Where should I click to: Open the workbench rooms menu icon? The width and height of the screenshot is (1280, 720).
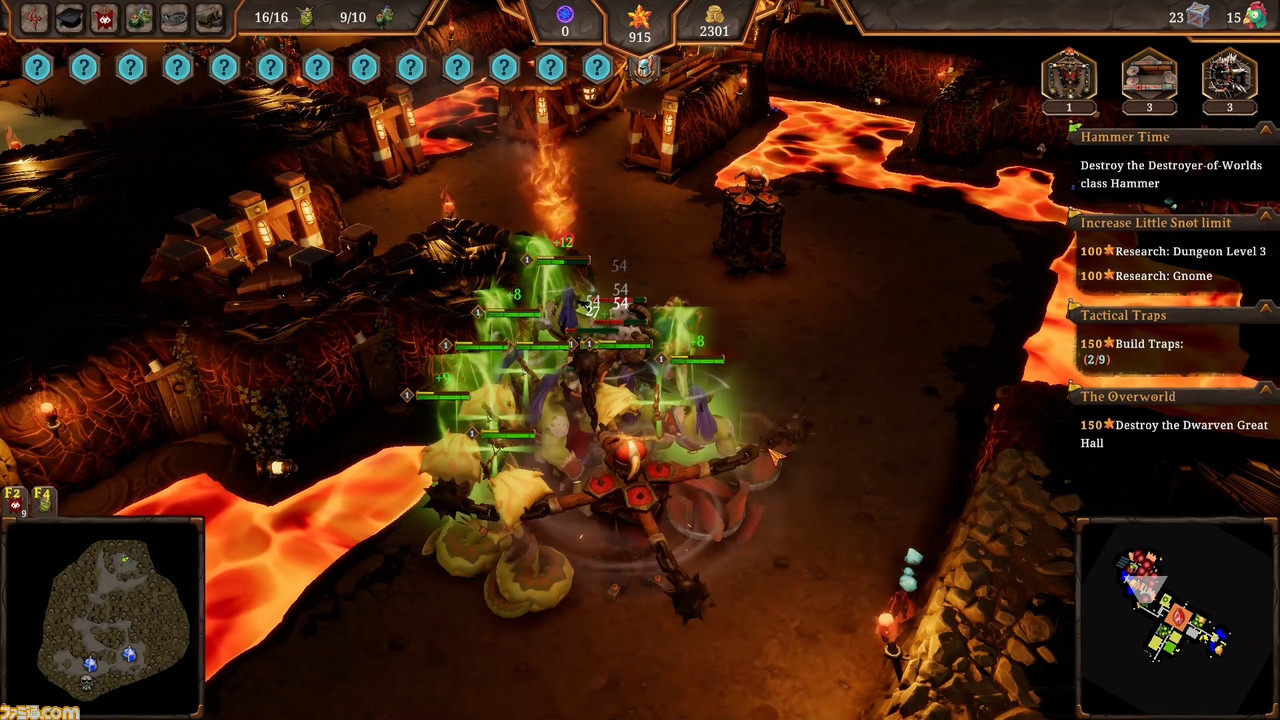pos(209,18)
